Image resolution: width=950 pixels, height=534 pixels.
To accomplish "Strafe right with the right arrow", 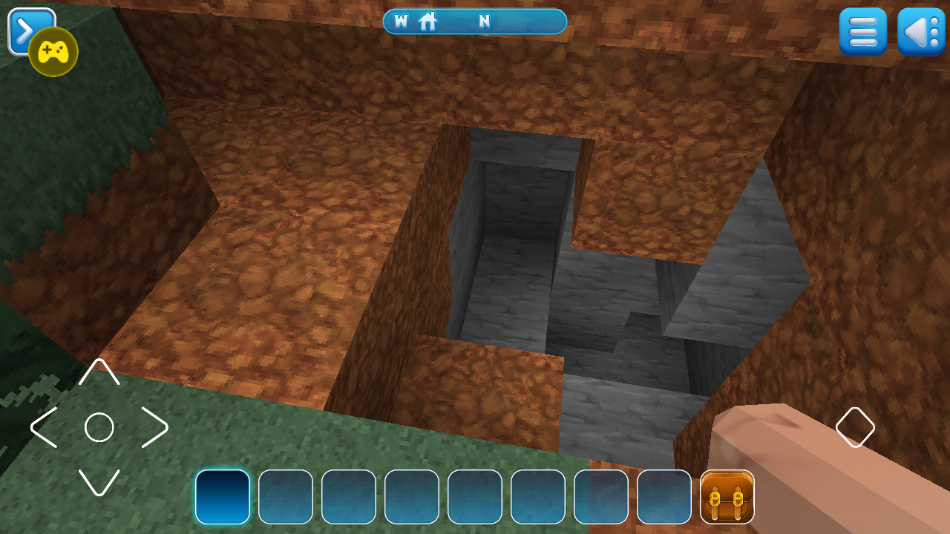I will pos(153,428).
